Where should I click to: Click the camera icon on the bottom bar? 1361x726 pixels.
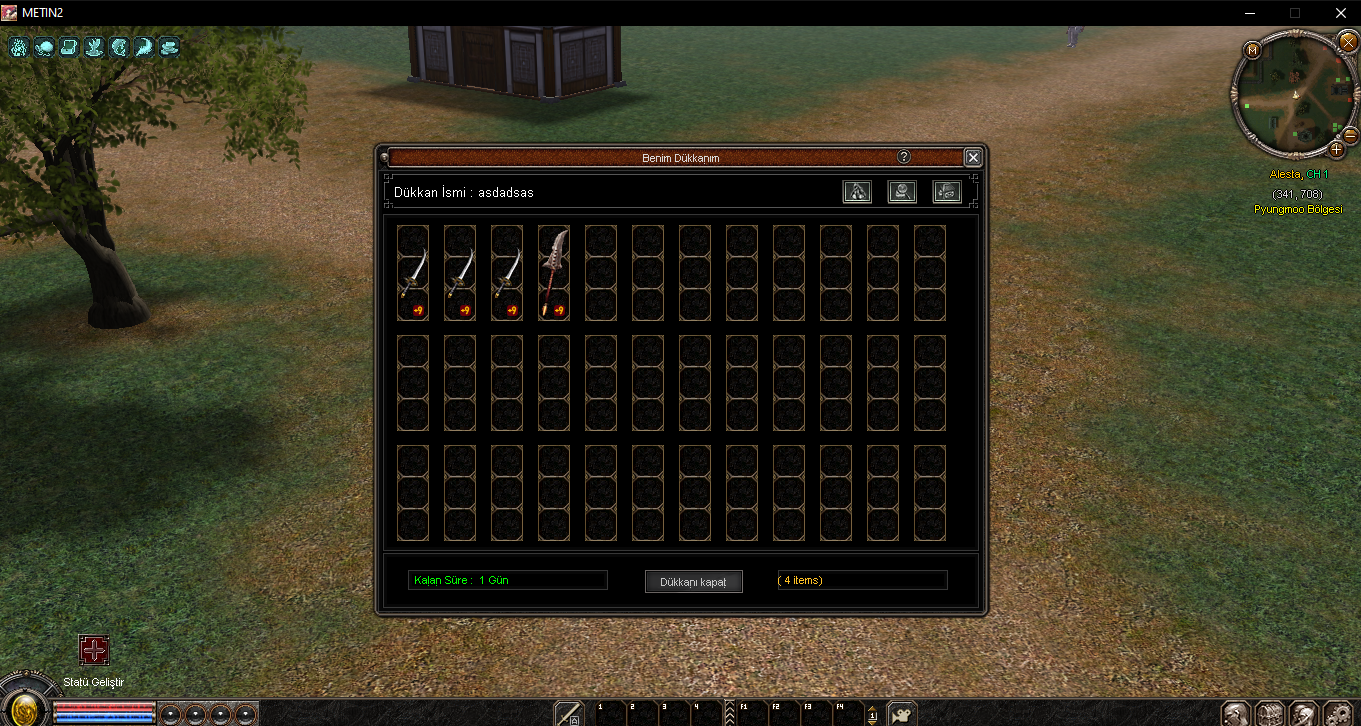point(902,714)
